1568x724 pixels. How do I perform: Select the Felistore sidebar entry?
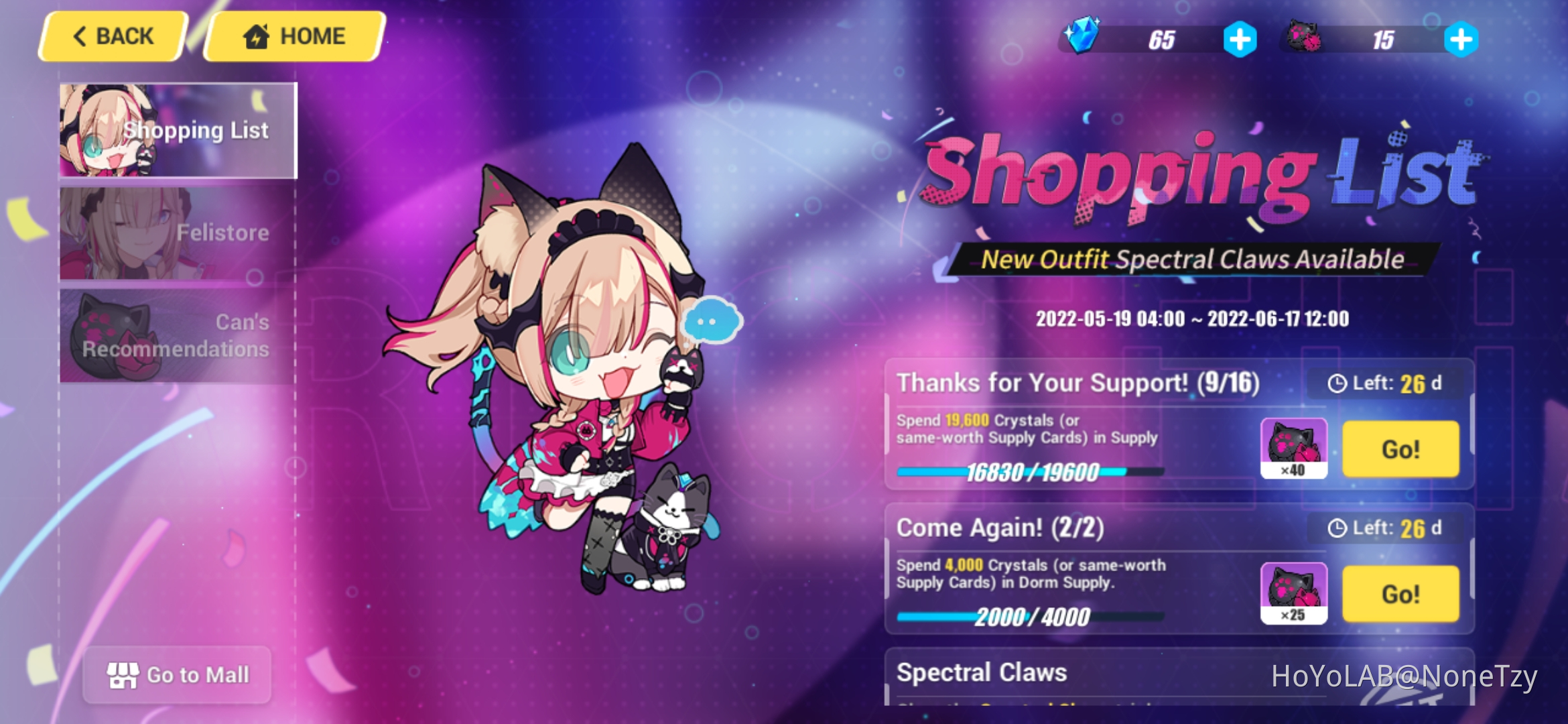point(178,233)
